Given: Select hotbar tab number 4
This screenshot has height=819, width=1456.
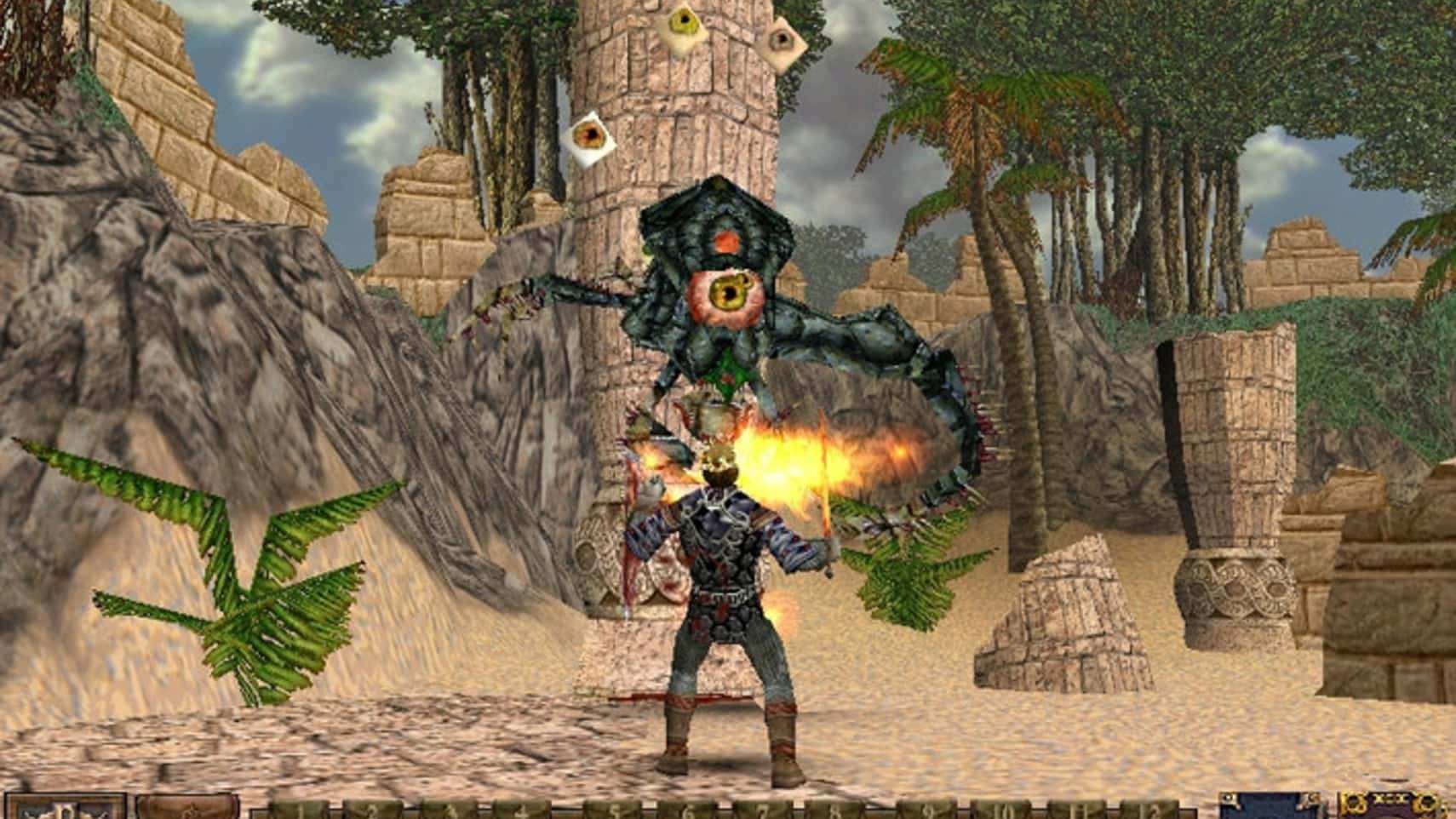Looking at the screenshot, I should pyautogui.click(x=521, y=810).
